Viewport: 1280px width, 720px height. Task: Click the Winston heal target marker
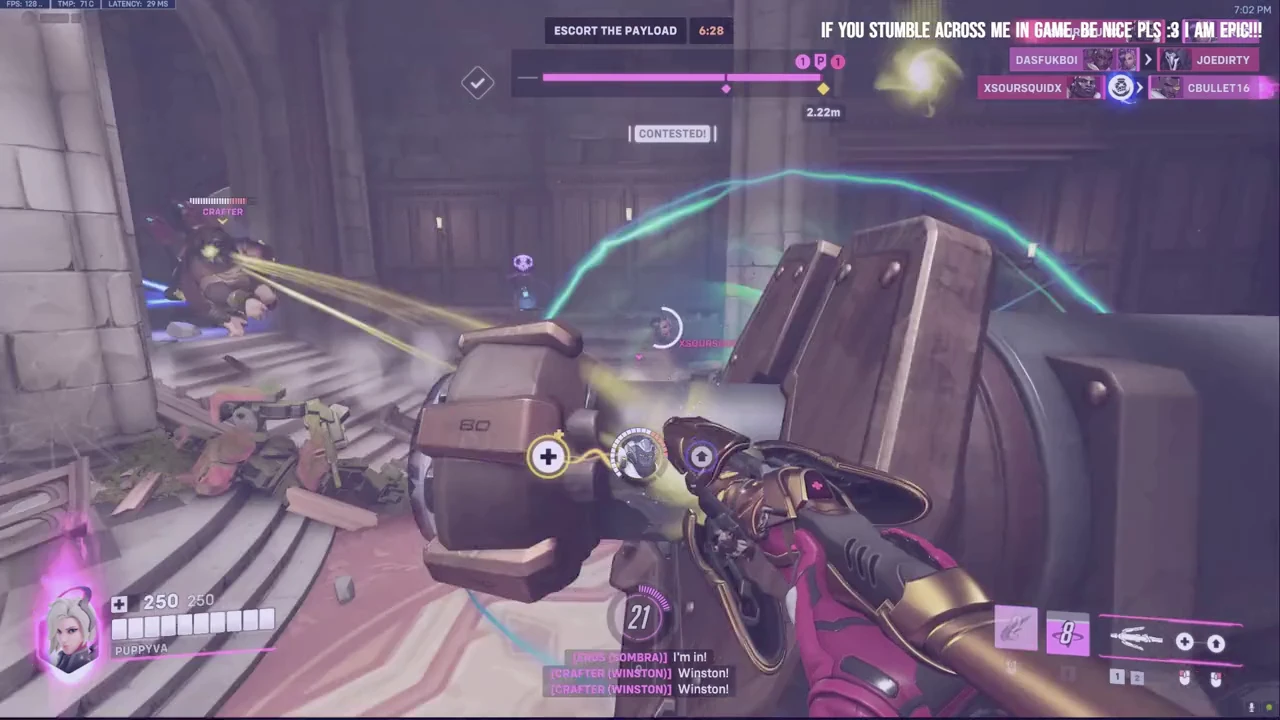637,455
